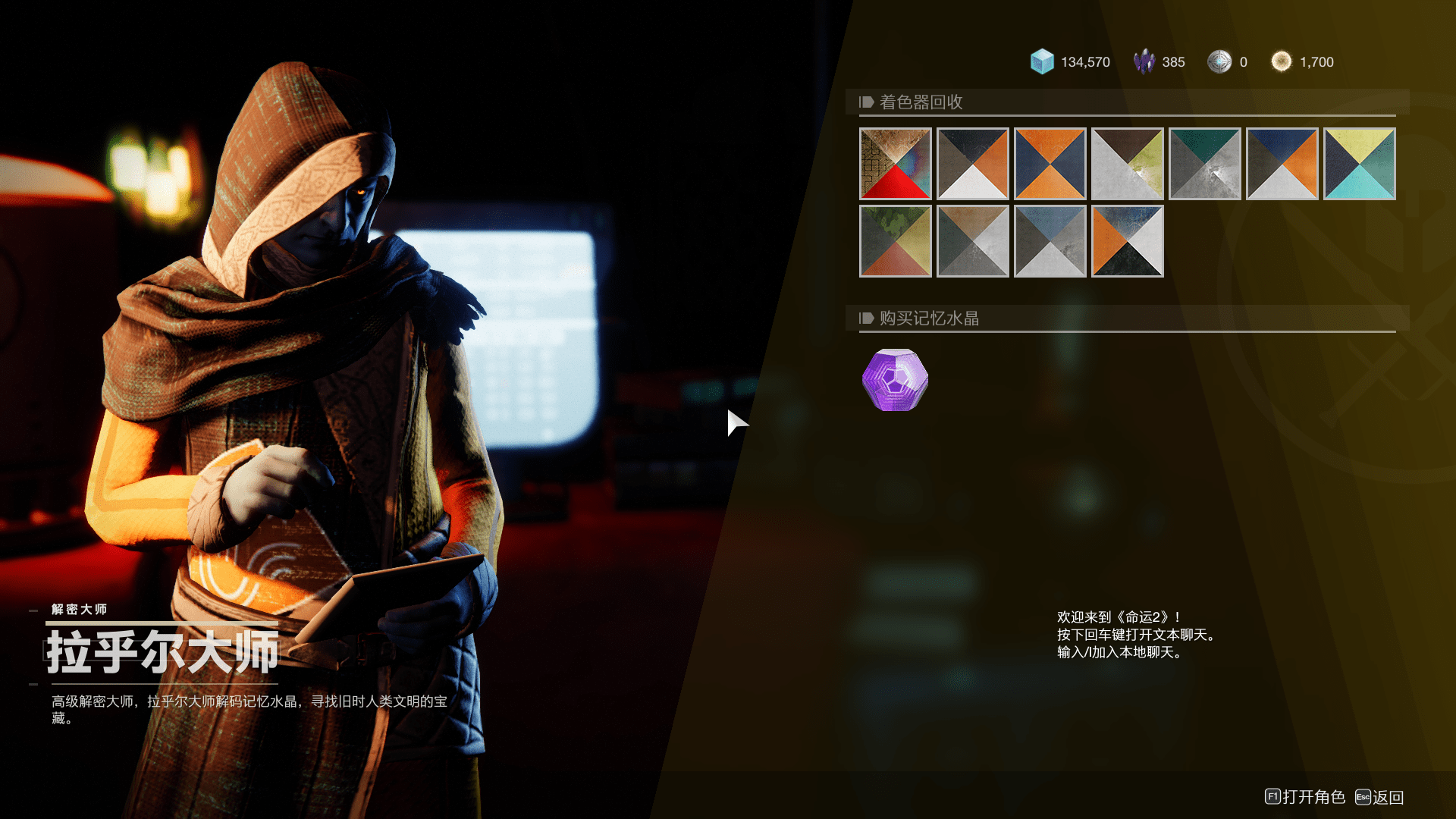Select the yellow and cyan shader
Image resolution: width=1456 pixels, height=819 pixels.
point(1359,164)
